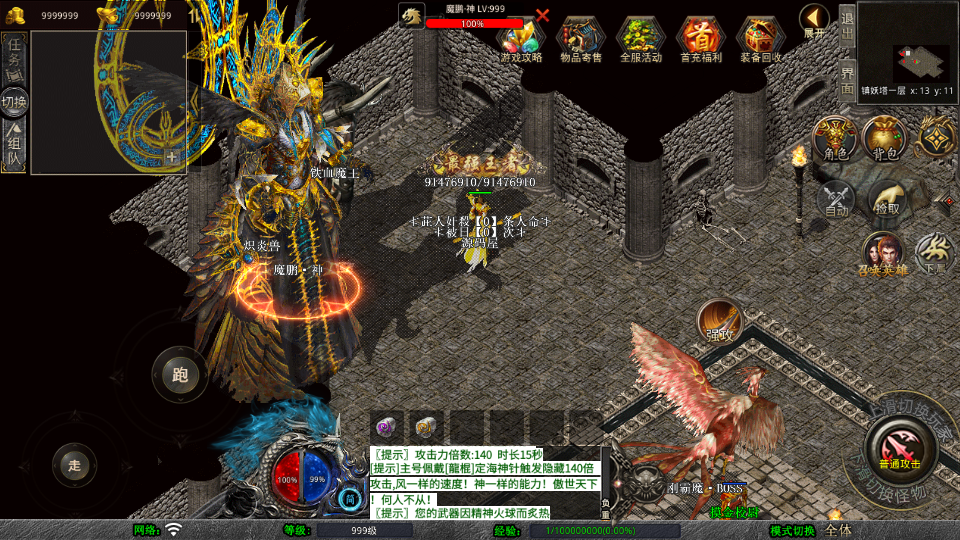
Task: Activate 召唤英雄 summon hero
Action: (x=883, y=254)
